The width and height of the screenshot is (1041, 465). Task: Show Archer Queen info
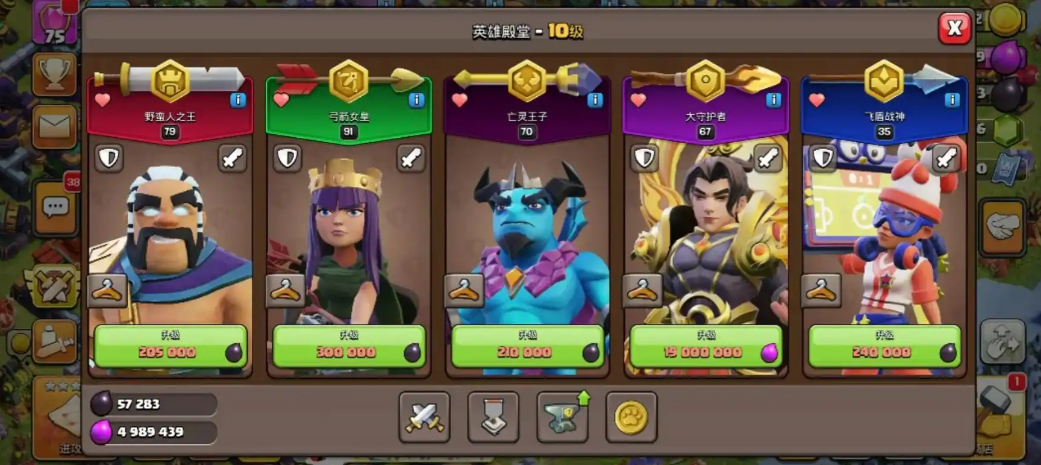click(x=417, y=100)
